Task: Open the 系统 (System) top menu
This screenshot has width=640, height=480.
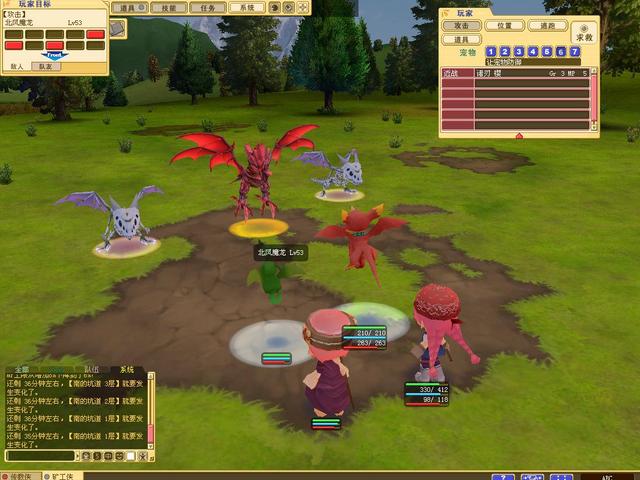Action: pyautogui.click(x=246, y=7)
